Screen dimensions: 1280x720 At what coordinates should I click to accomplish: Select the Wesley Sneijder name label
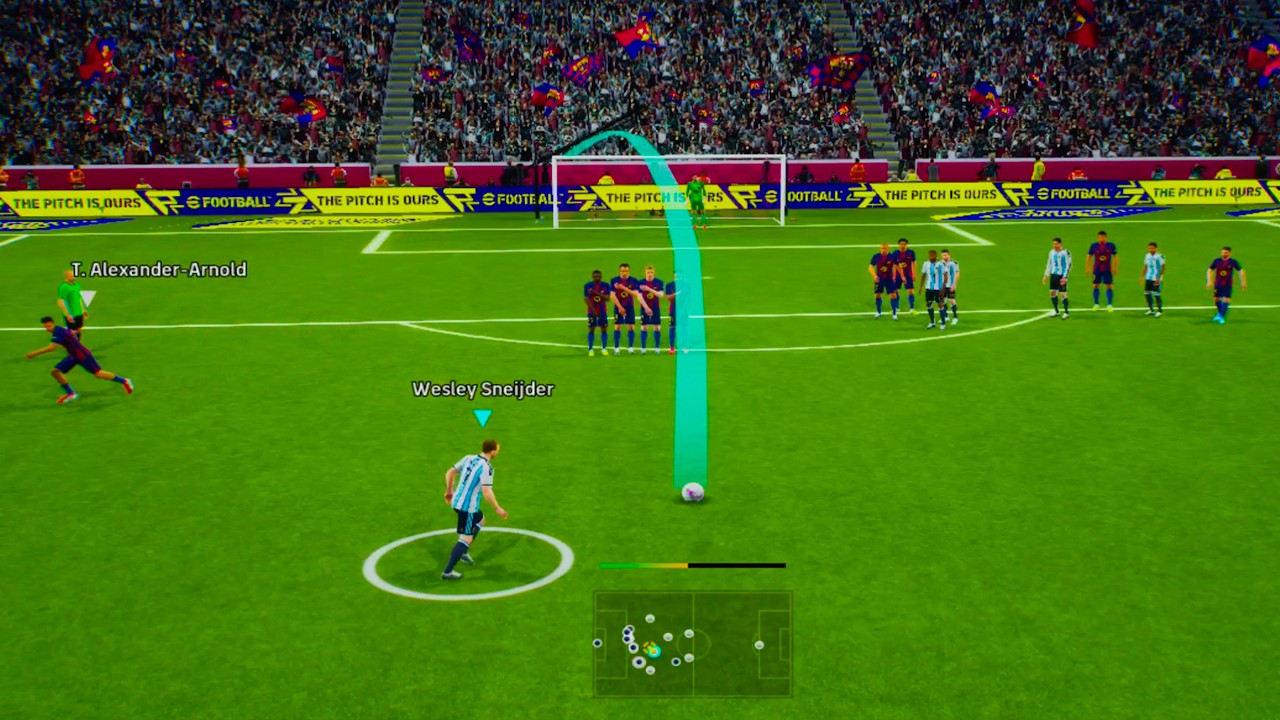pyautogui.click(x=483, y=389)
